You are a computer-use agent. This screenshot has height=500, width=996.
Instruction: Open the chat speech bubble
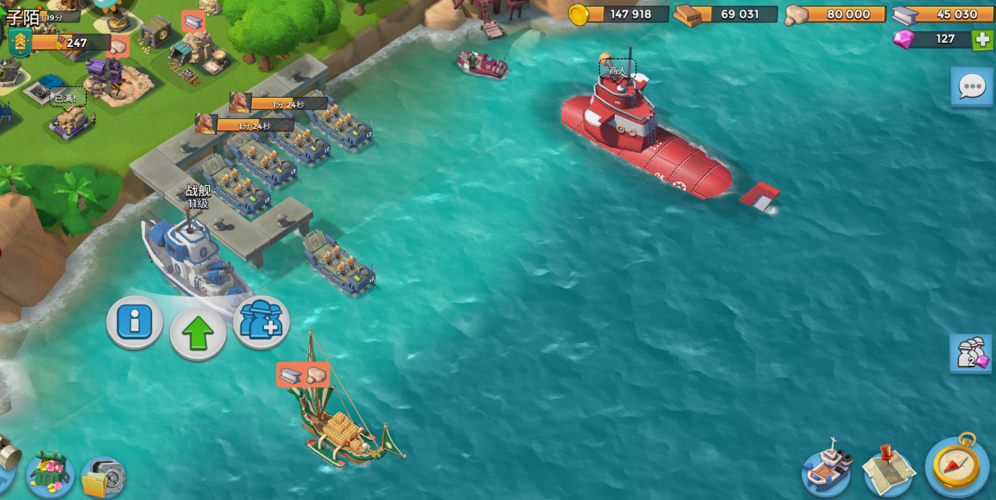(x=971, y=87)
